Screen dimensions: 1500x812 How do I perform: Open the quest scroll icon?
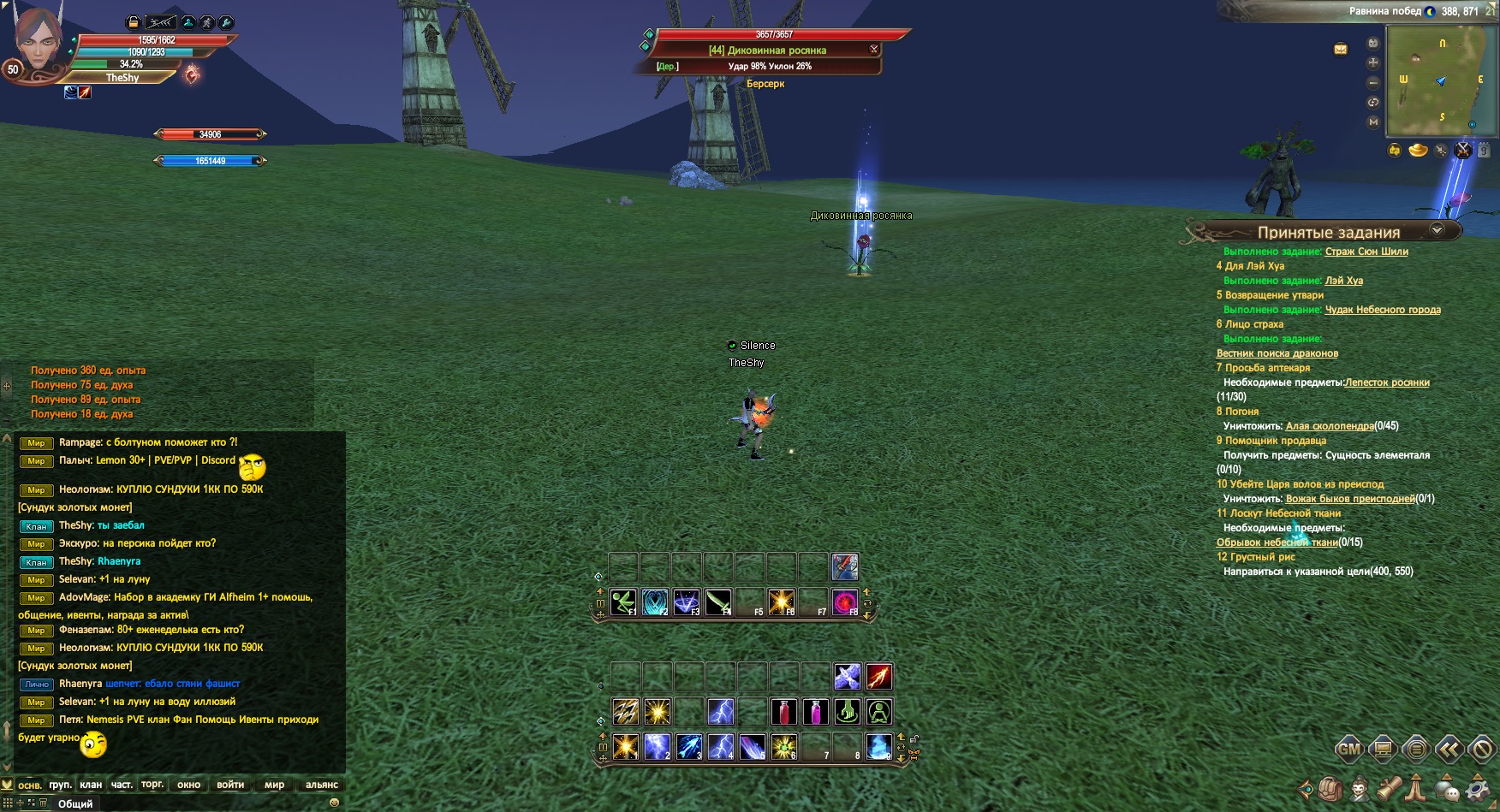coord(1388,788)
